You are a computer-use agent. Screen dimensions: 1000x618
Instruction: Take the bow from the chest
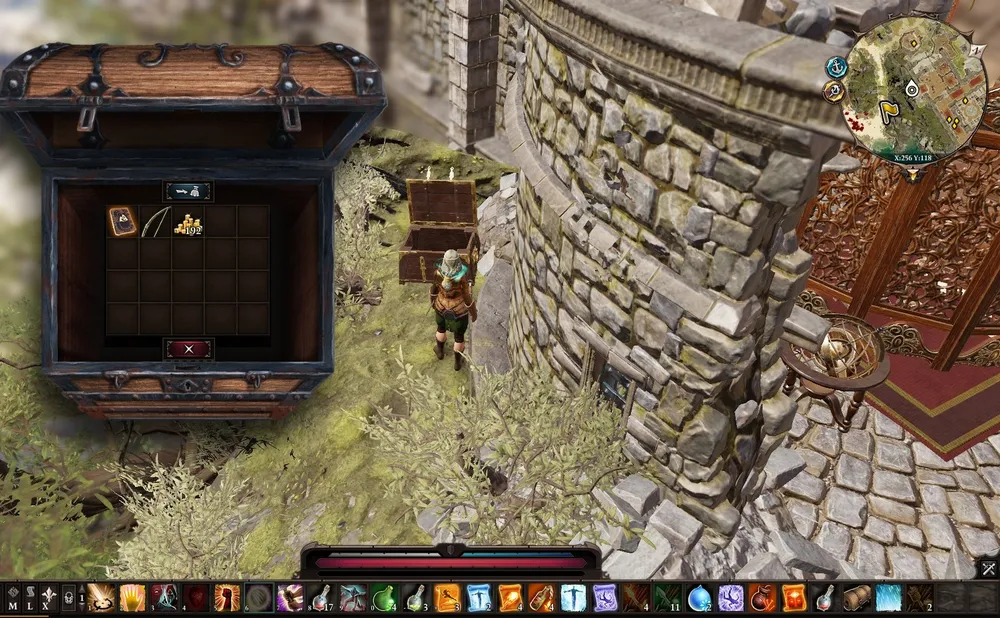pyautogui.click(x=155, y=221)
